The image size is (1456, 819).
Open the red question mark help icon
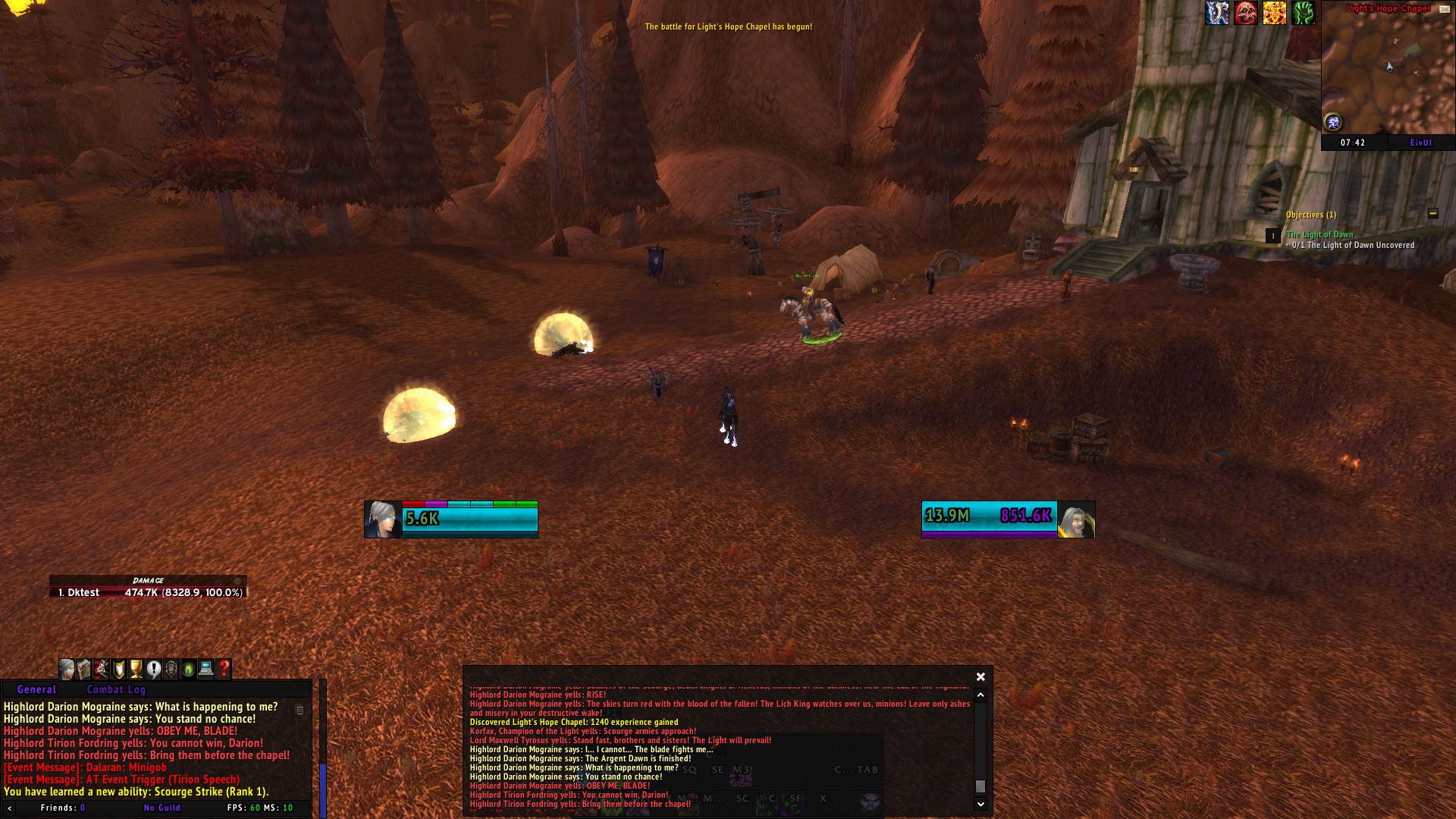pos(225,670)
